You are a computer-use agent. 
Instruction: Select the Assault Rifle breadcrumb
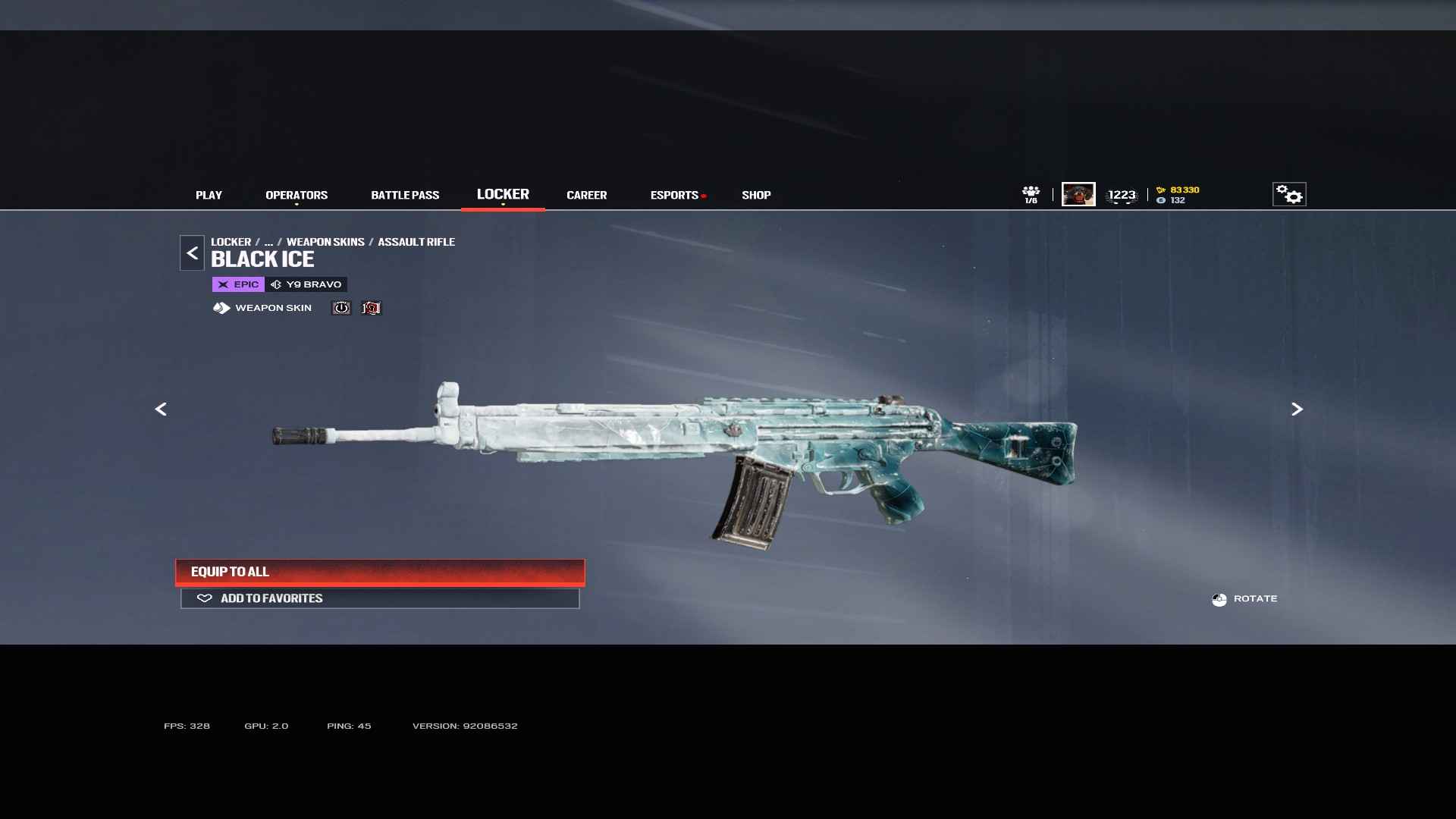click(416, 242)
